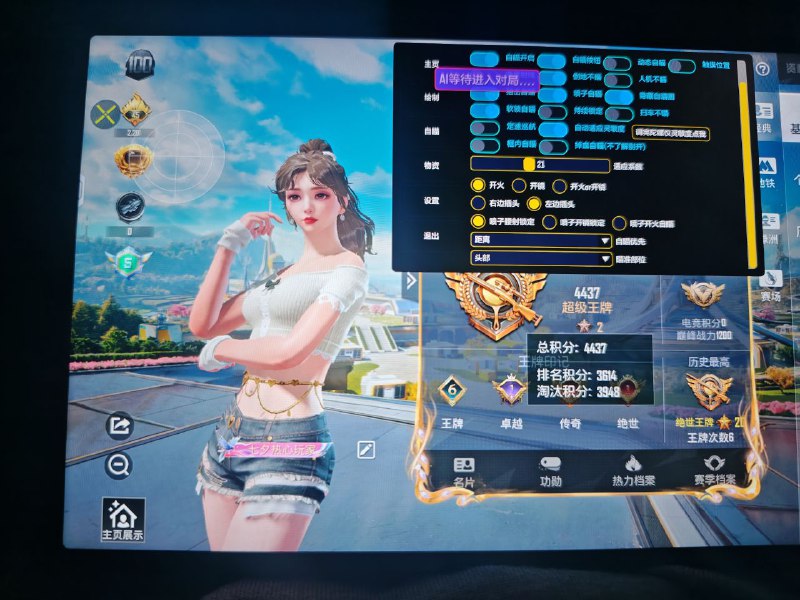The image size is (800, 600).
Task: Open the 名片 name card tab
Action: pyautogui.click(x=463, y=471)
